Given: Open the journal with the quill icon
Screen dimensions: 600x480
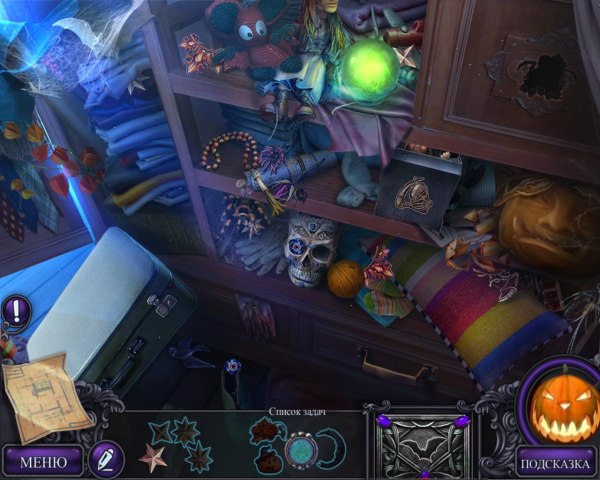Looking at the screenshot, I should pyautogui.click(x=104, y=460).
